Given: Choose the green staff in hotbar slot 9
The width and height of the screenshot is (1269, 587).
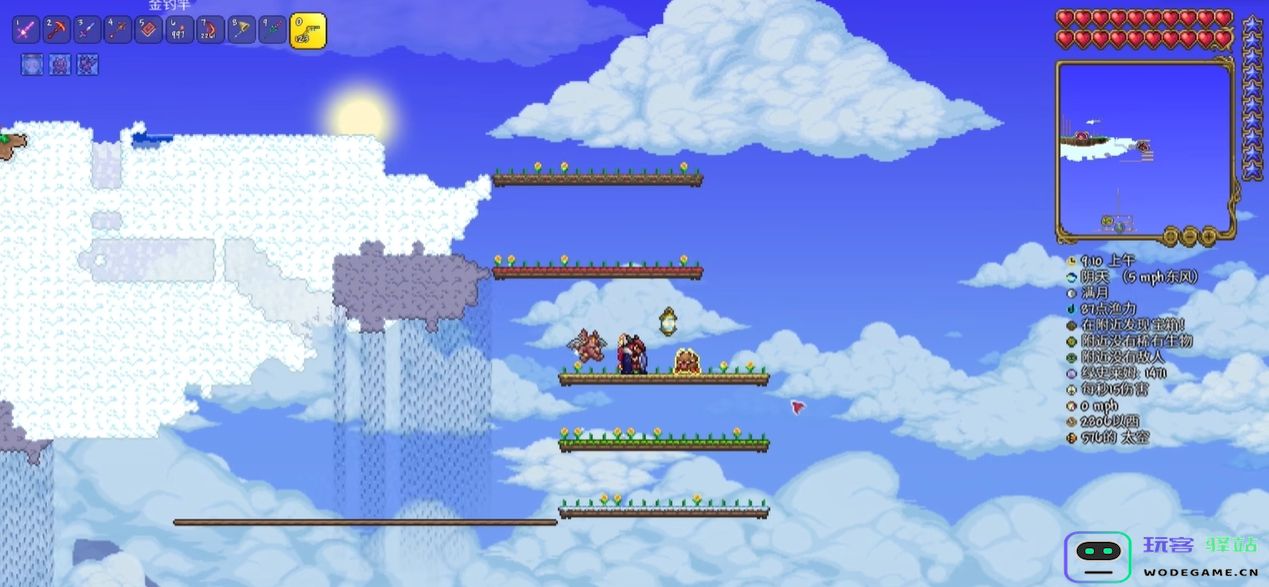Looking at the screenshot, I should point(273,30).
